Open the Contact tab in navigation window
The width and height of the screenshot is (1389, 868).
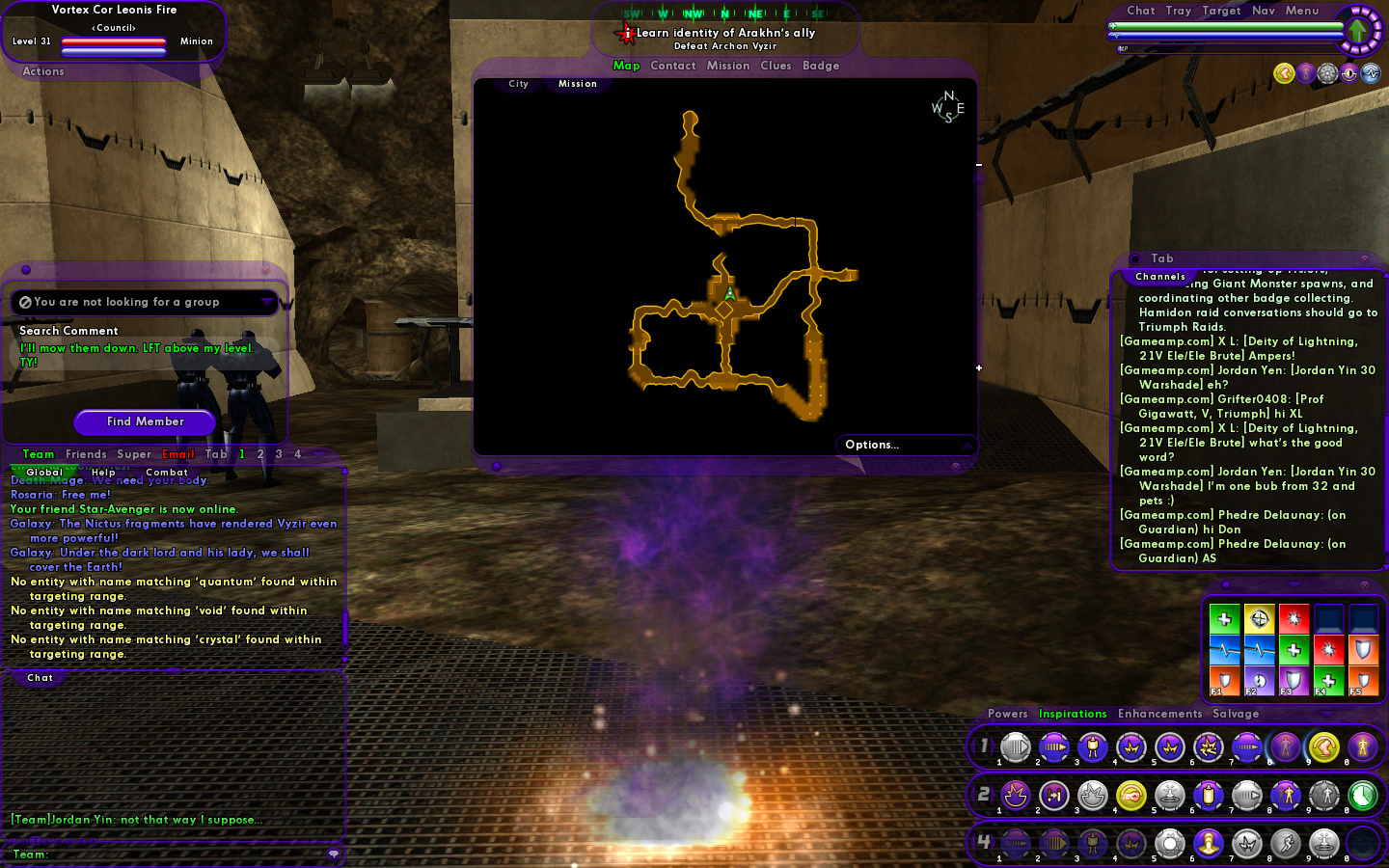[x=672, y=66]
